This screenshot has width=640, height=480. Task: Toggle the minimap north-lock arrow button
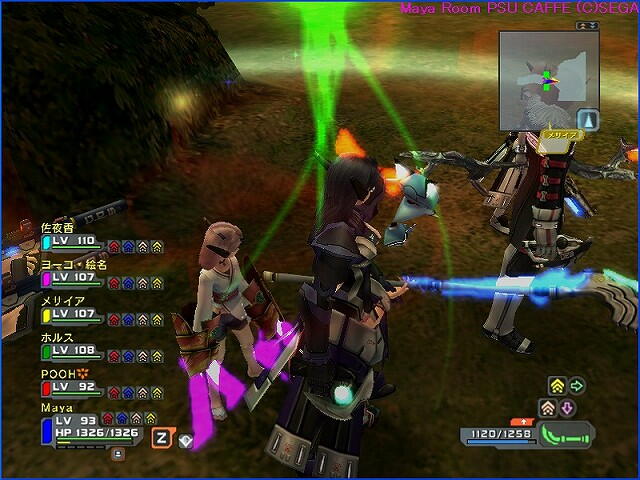[x=589, y=118]
